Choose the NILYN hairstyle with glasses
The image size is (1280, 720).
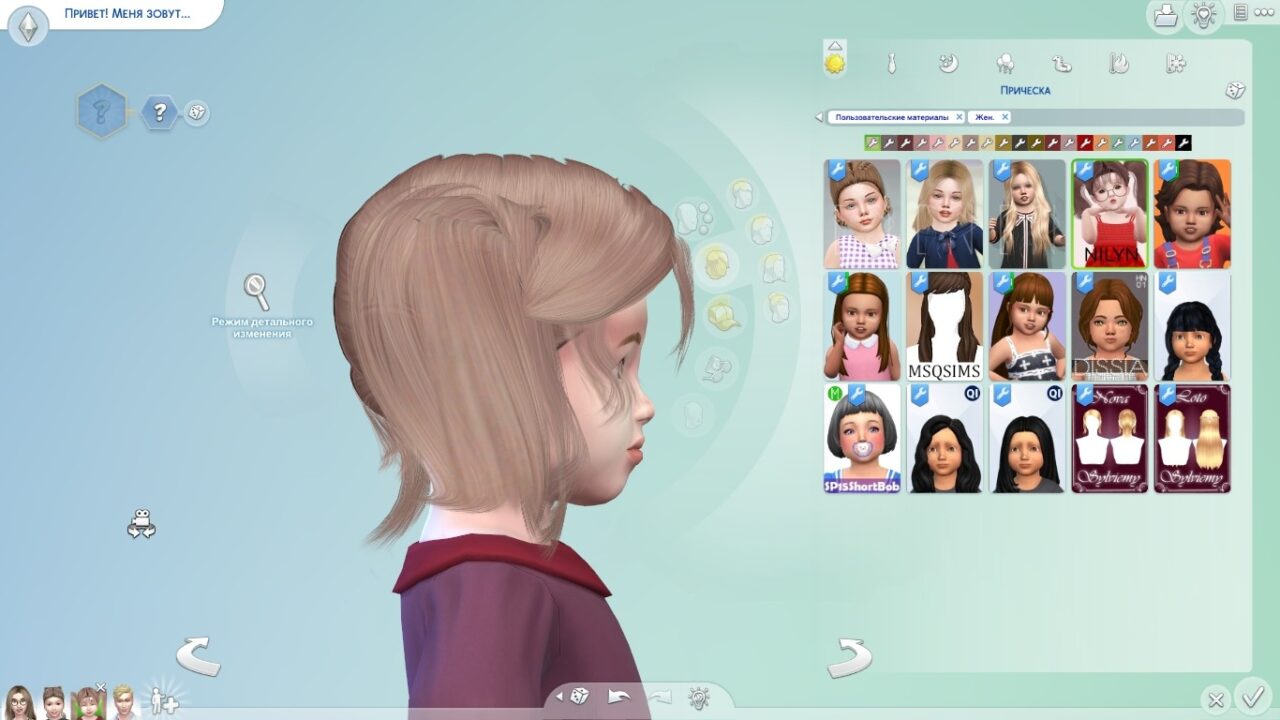tap(1109, 214)
